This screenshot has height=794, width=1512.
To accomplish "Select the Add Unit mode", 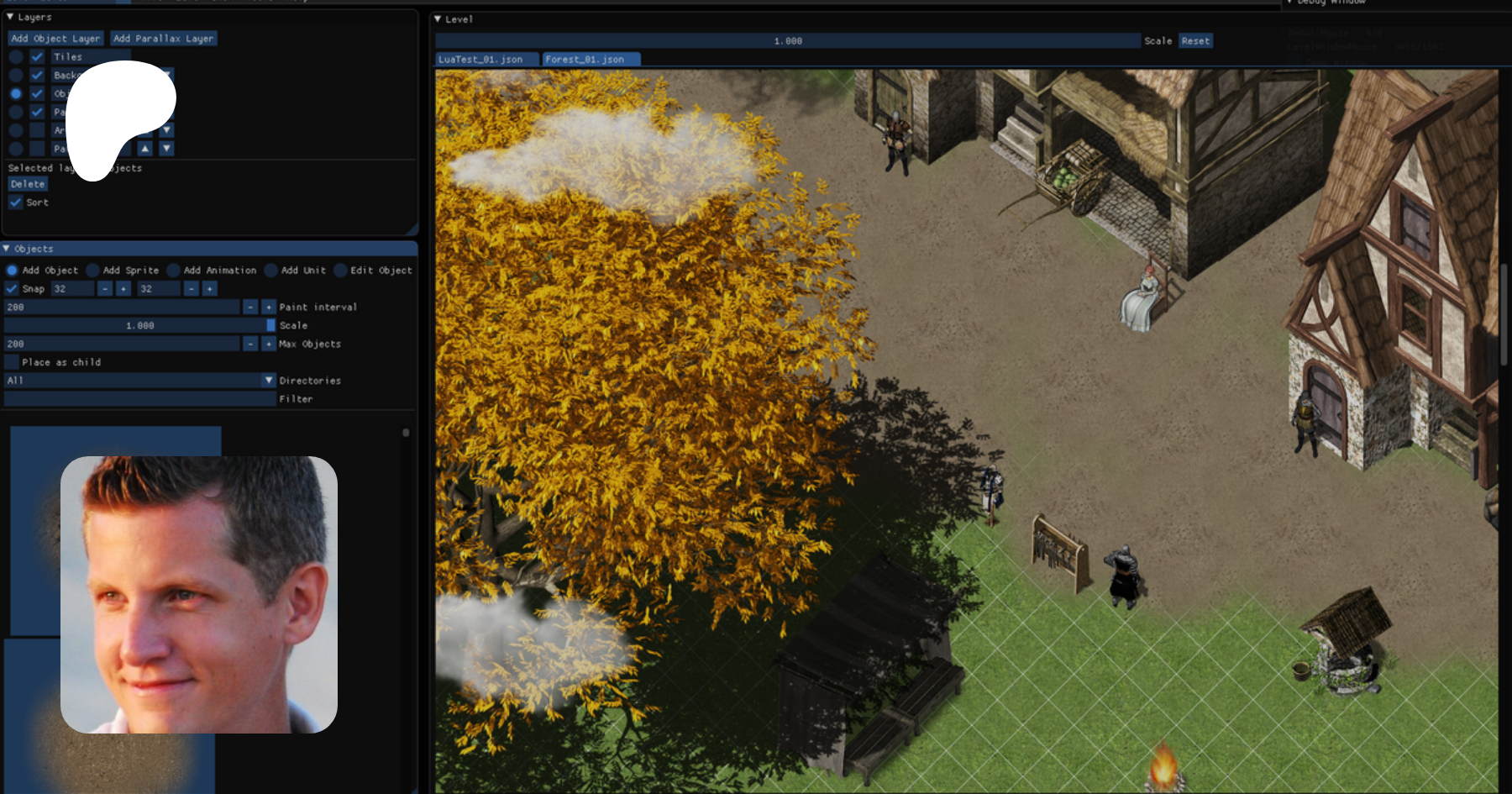I will [x=271, y=271].
